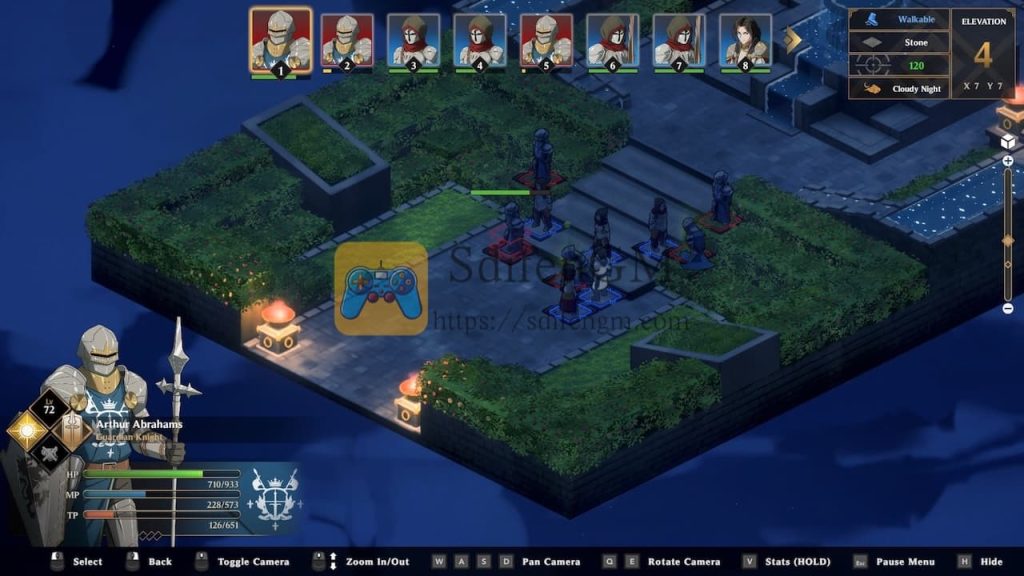Viewport: 1024px width, 576px height.
Task: Select turn order portrait number 6
Action: (x=612, y=41)
